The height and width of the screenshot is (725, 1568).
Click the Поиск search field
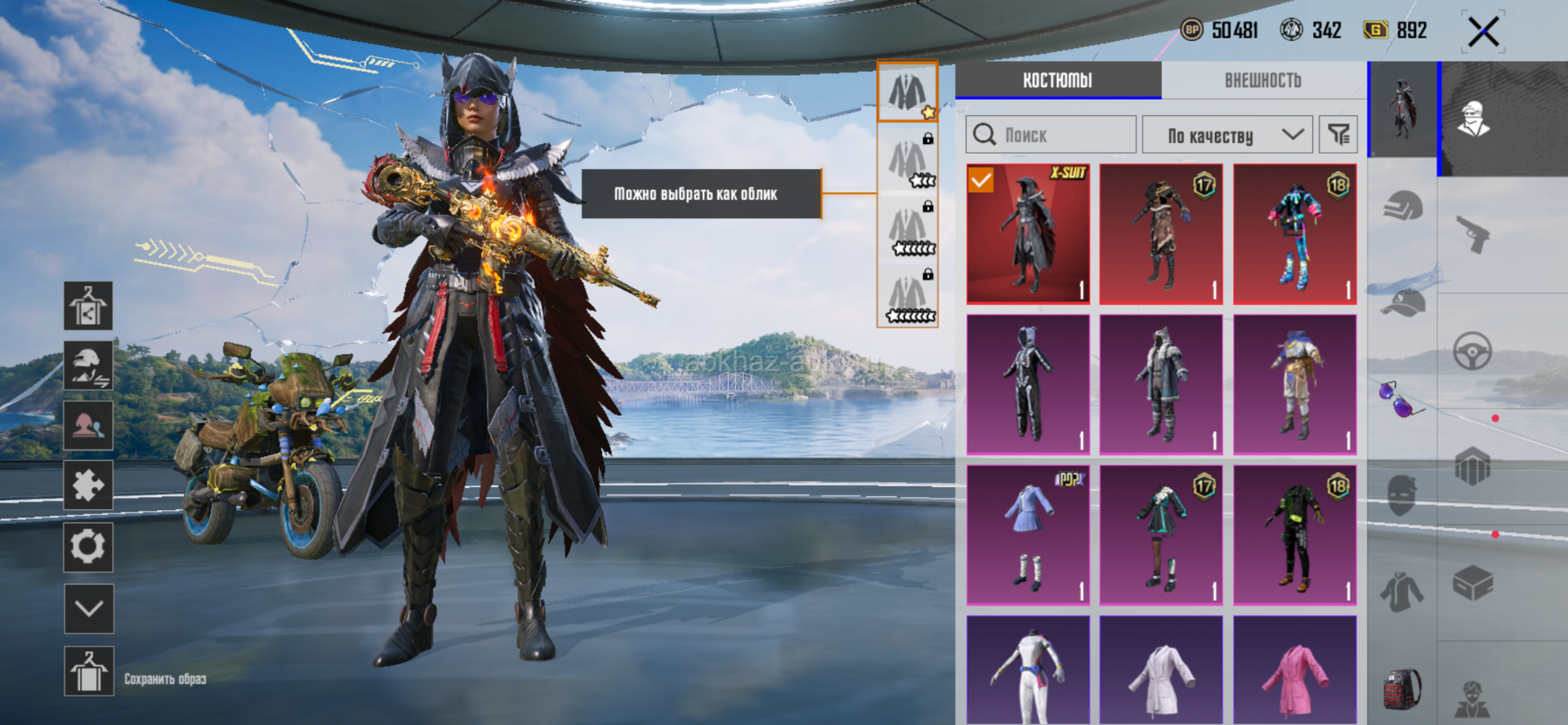[x=1051, y=135]
